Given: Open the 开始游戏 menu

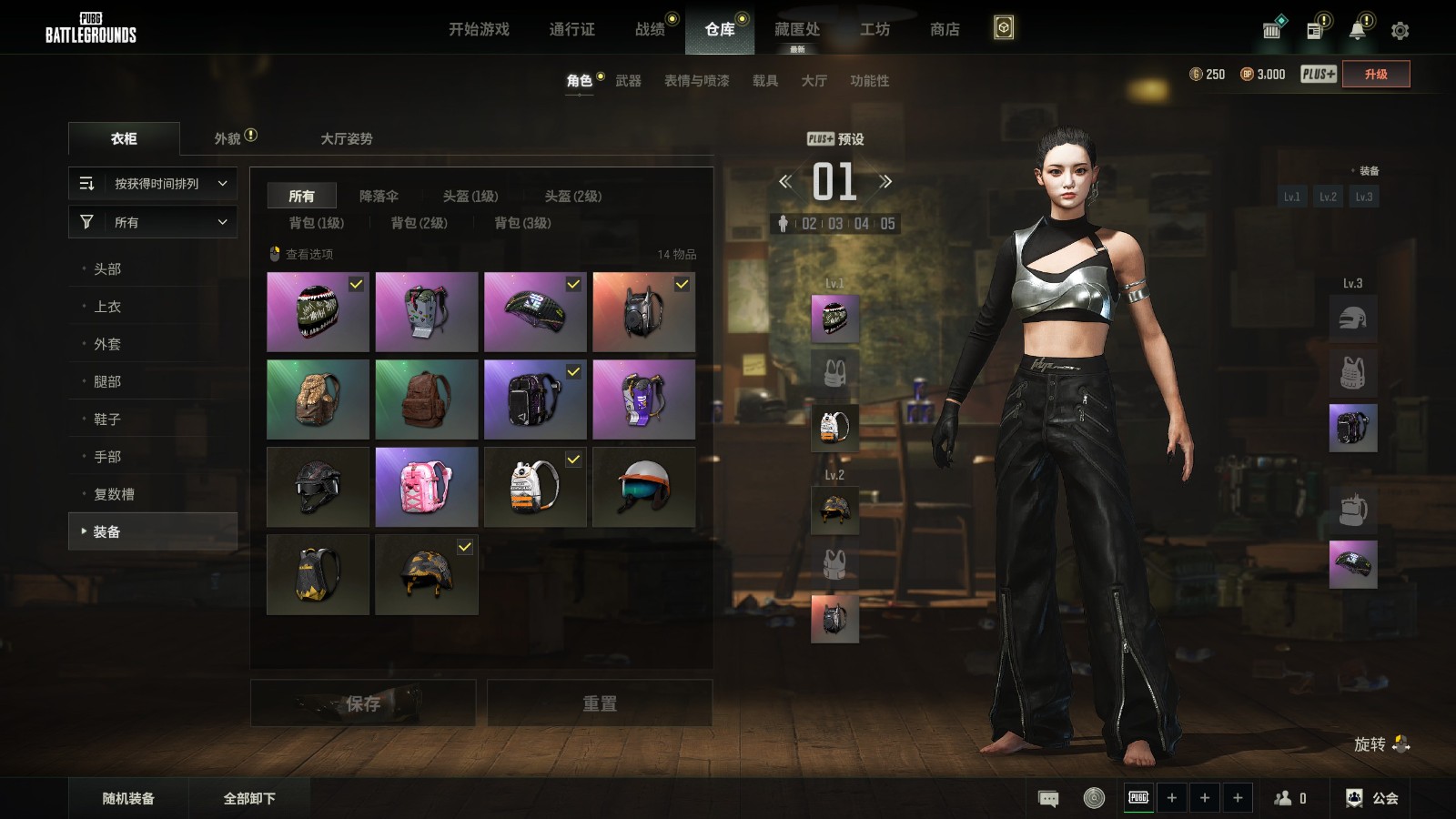Looking at the screenshot, I should (479, 29).
